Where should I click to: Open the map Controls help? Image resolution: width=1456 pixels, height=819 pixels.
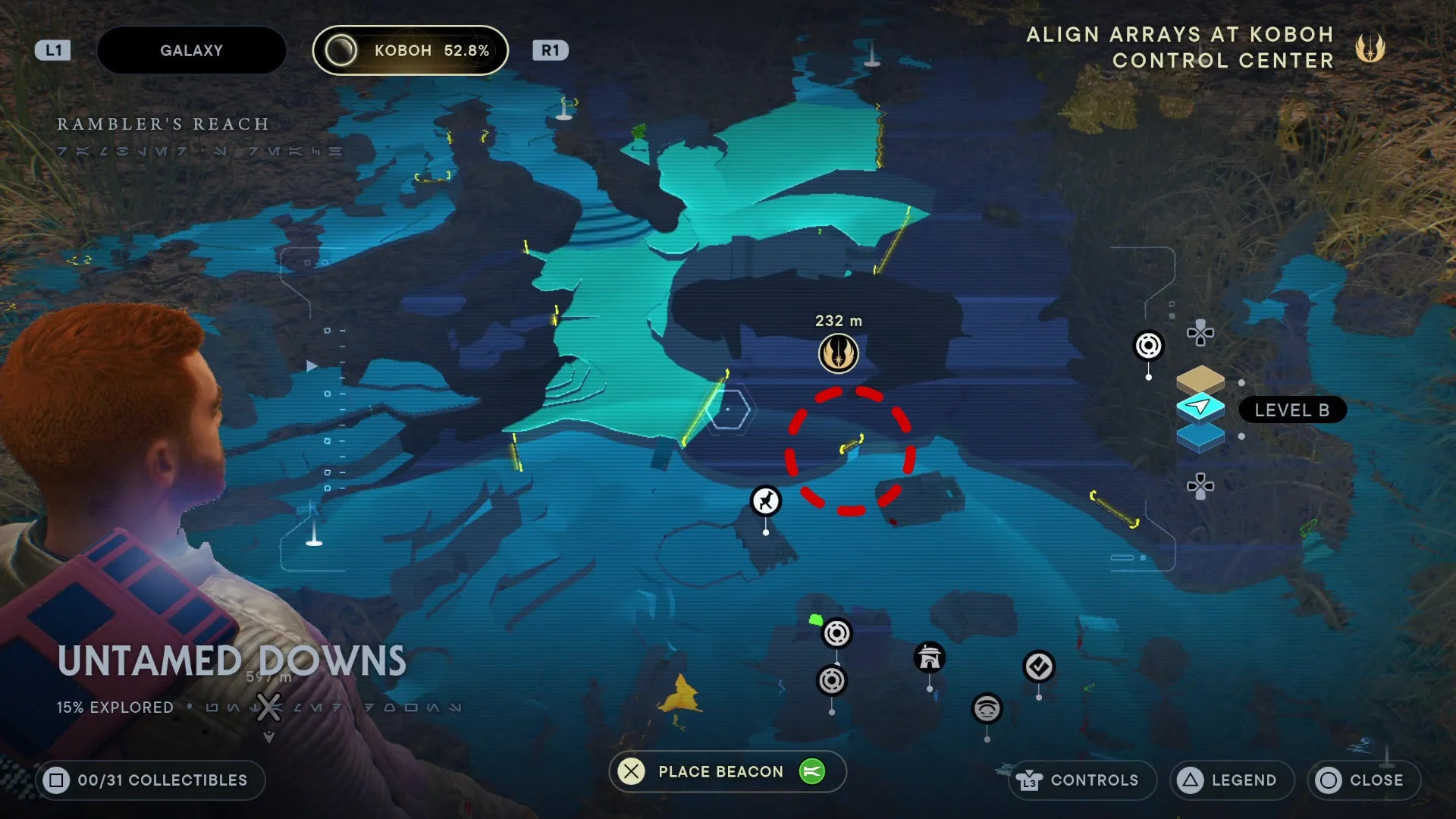pos(1082,780)
